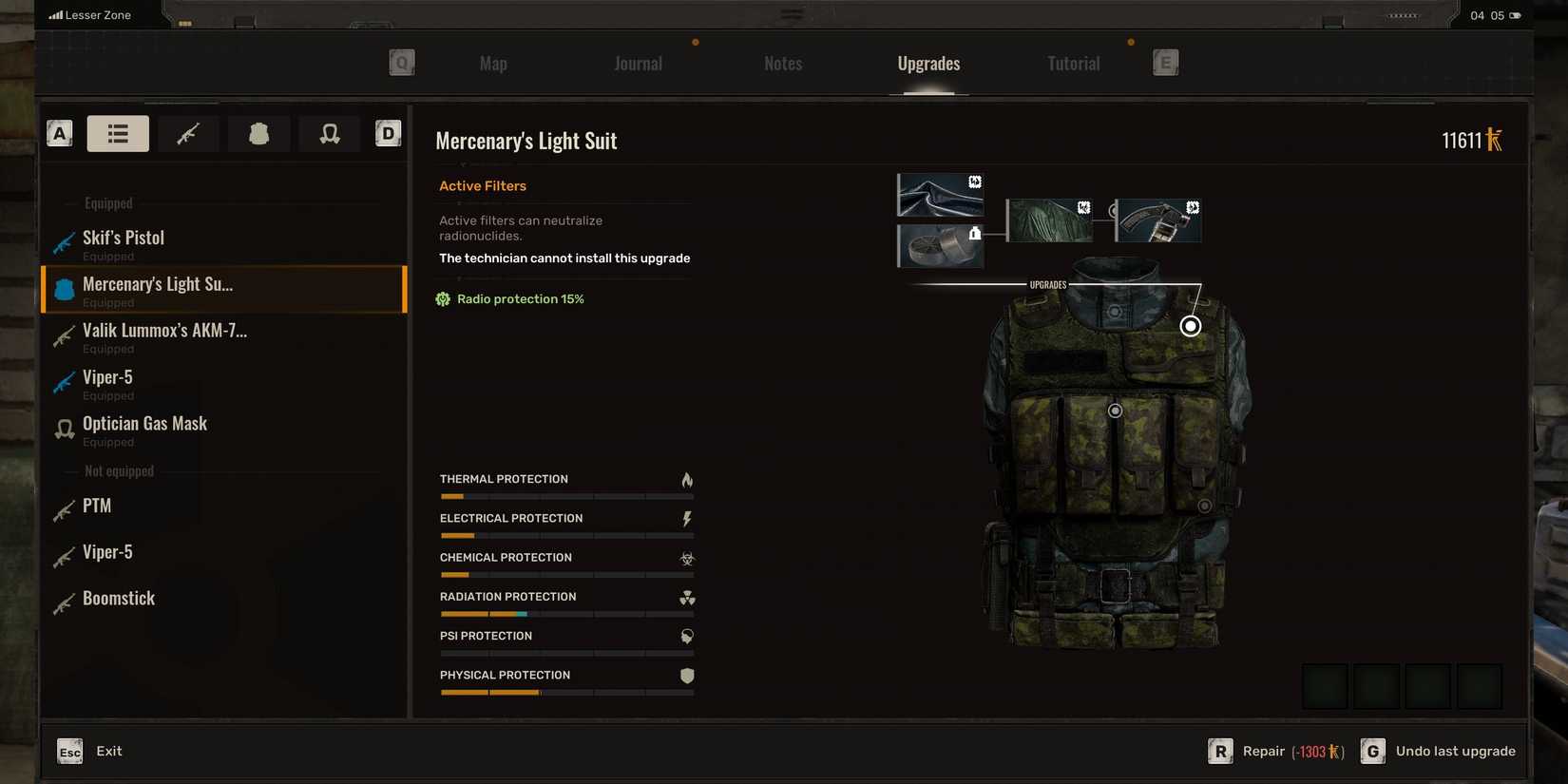
Task: Toggle the chest upgrade marker on the vest
Action: point(1115,411)
